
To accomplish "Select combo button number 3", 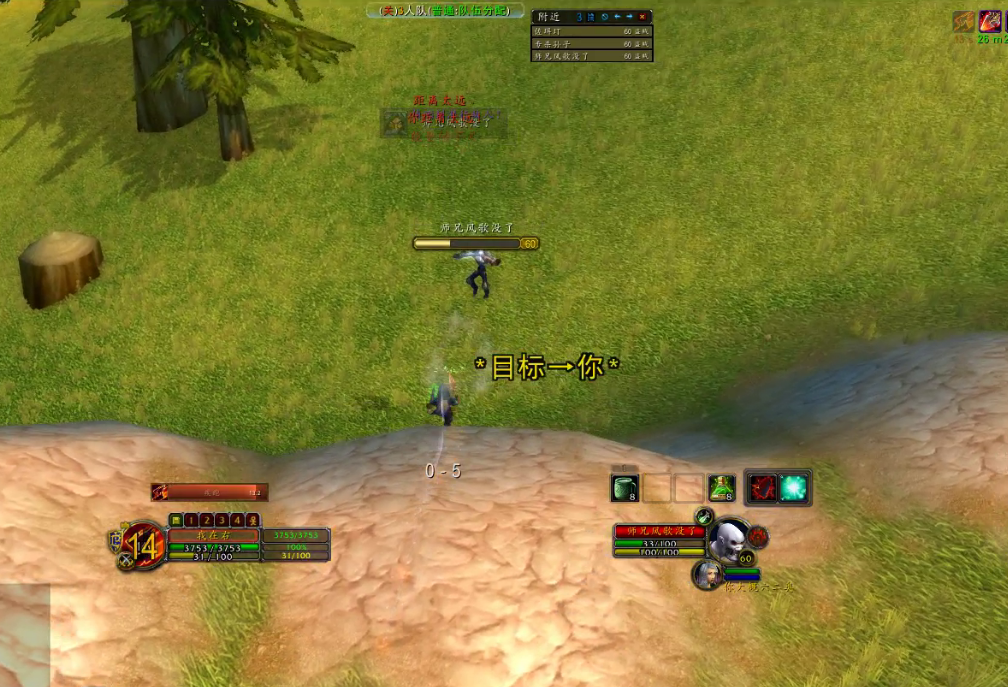I will tap(221, 520).
